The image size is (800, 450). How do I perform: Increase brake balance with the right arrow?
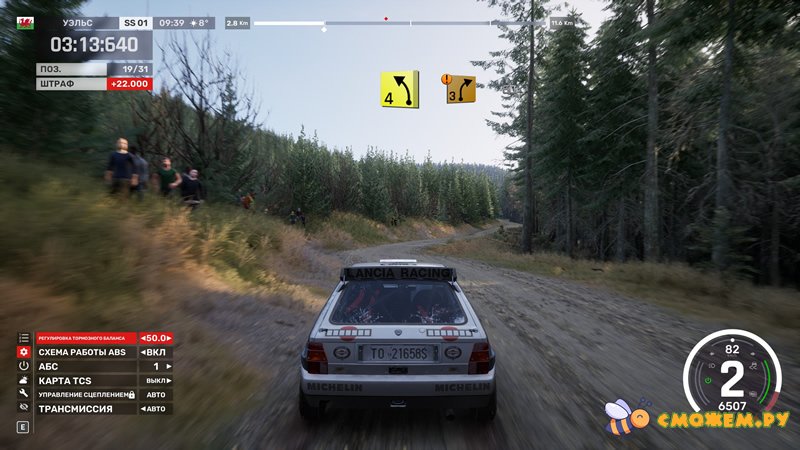pos(171,339)
